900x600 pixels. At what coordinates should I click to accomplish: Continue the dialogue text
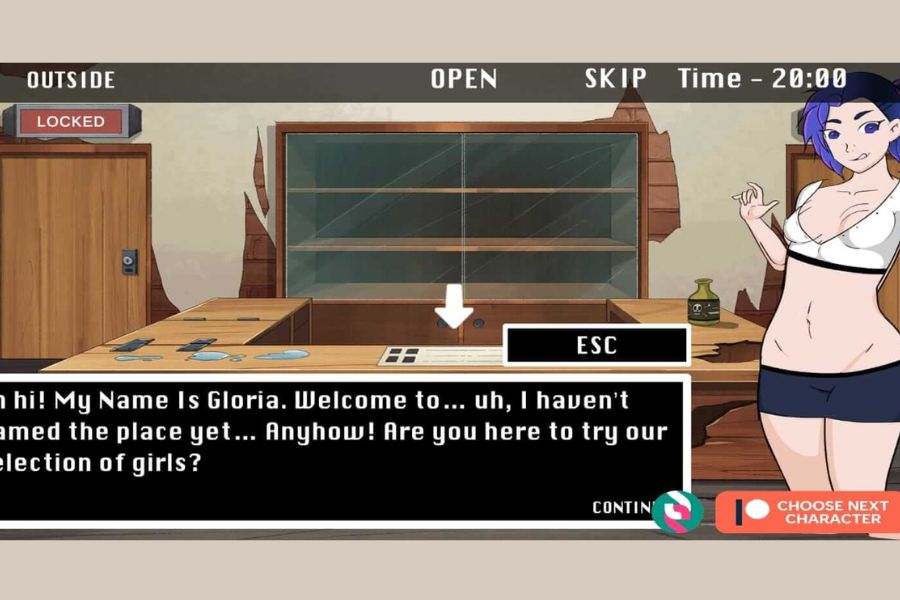622,507
